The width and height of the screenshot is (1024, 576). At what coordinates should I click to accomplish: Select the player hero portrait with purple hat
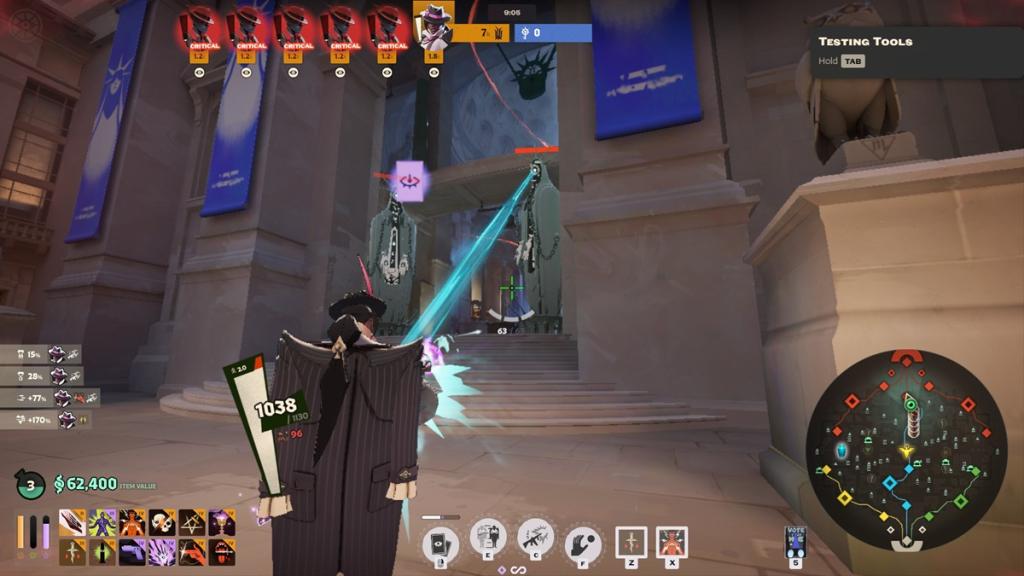(433, 25)
